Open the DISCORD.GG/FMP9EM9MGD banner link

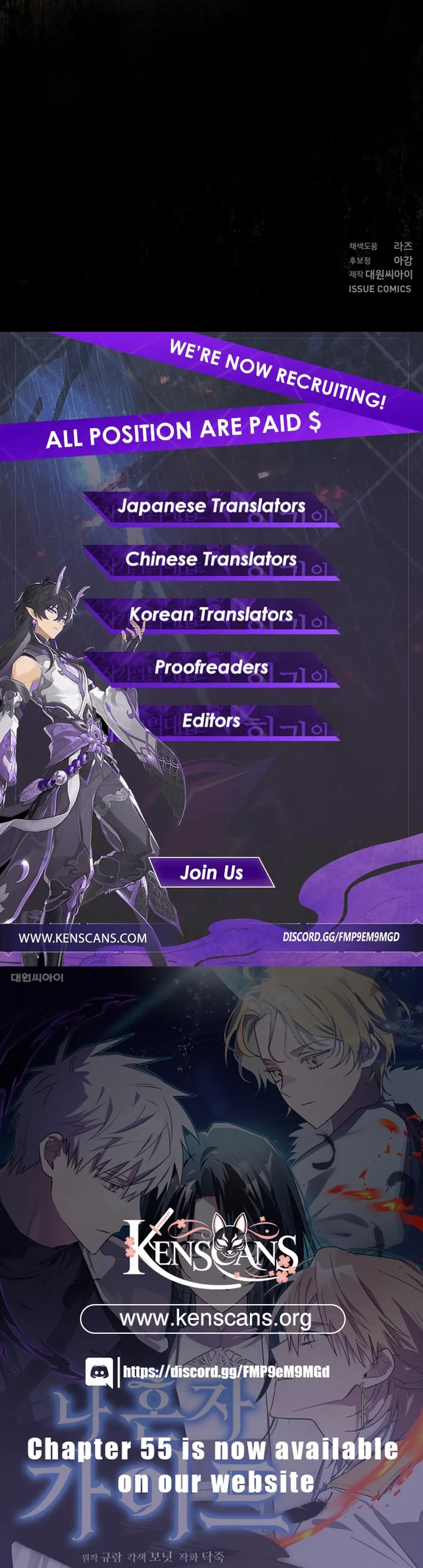pyautogui.click(x=341, y=937)
